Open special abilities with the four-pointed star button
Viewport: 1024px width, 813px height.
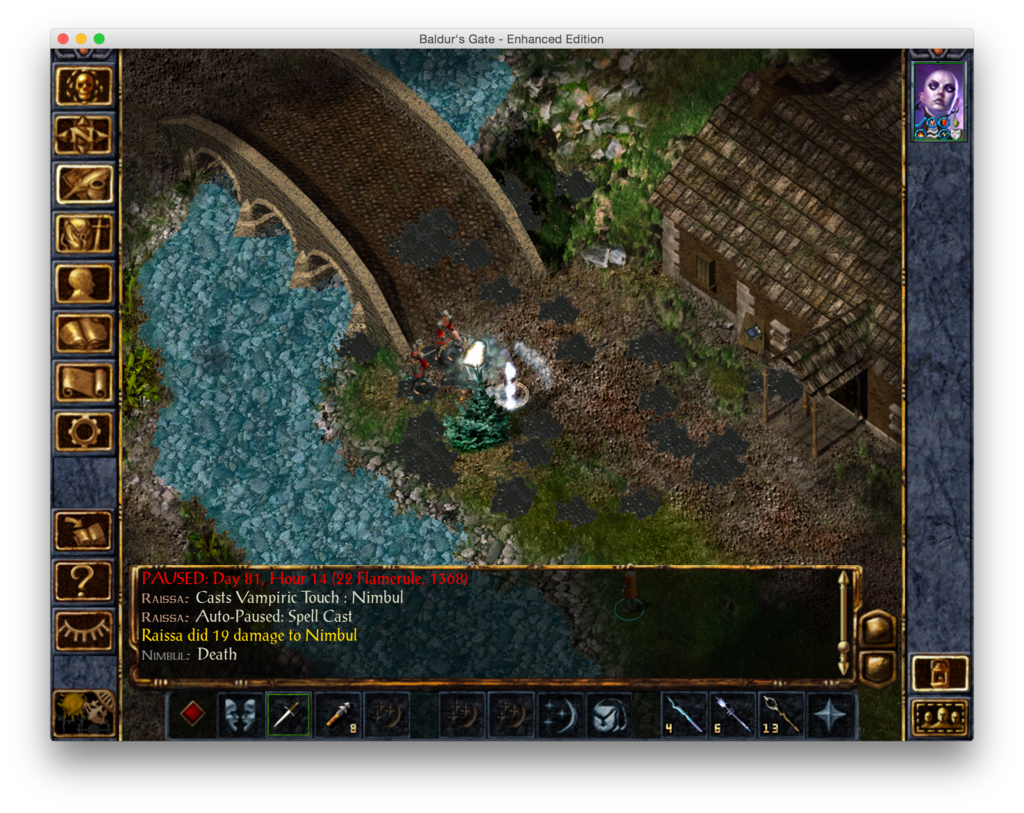coord(831,715)
